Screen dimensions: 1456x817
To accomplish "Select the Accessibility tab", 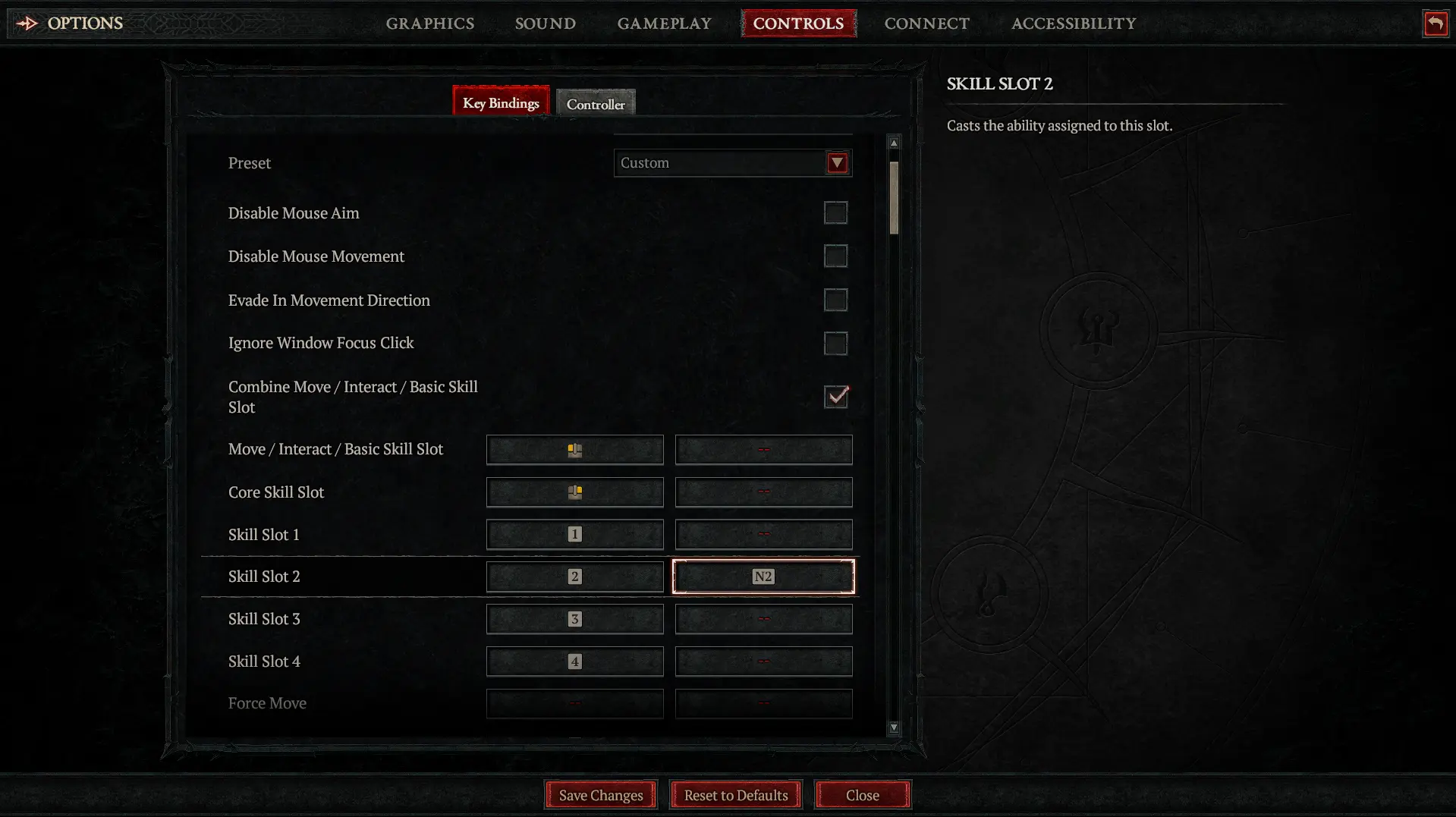I will click(1073, 24).
